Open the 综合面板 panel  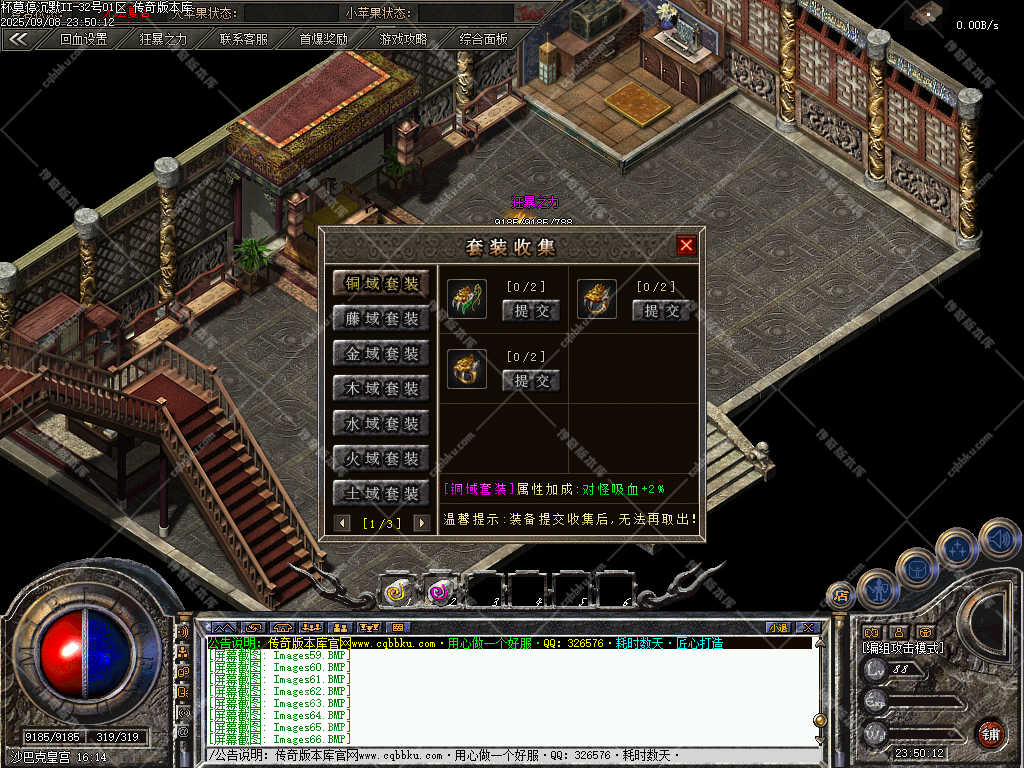click(x=484, y=40)
